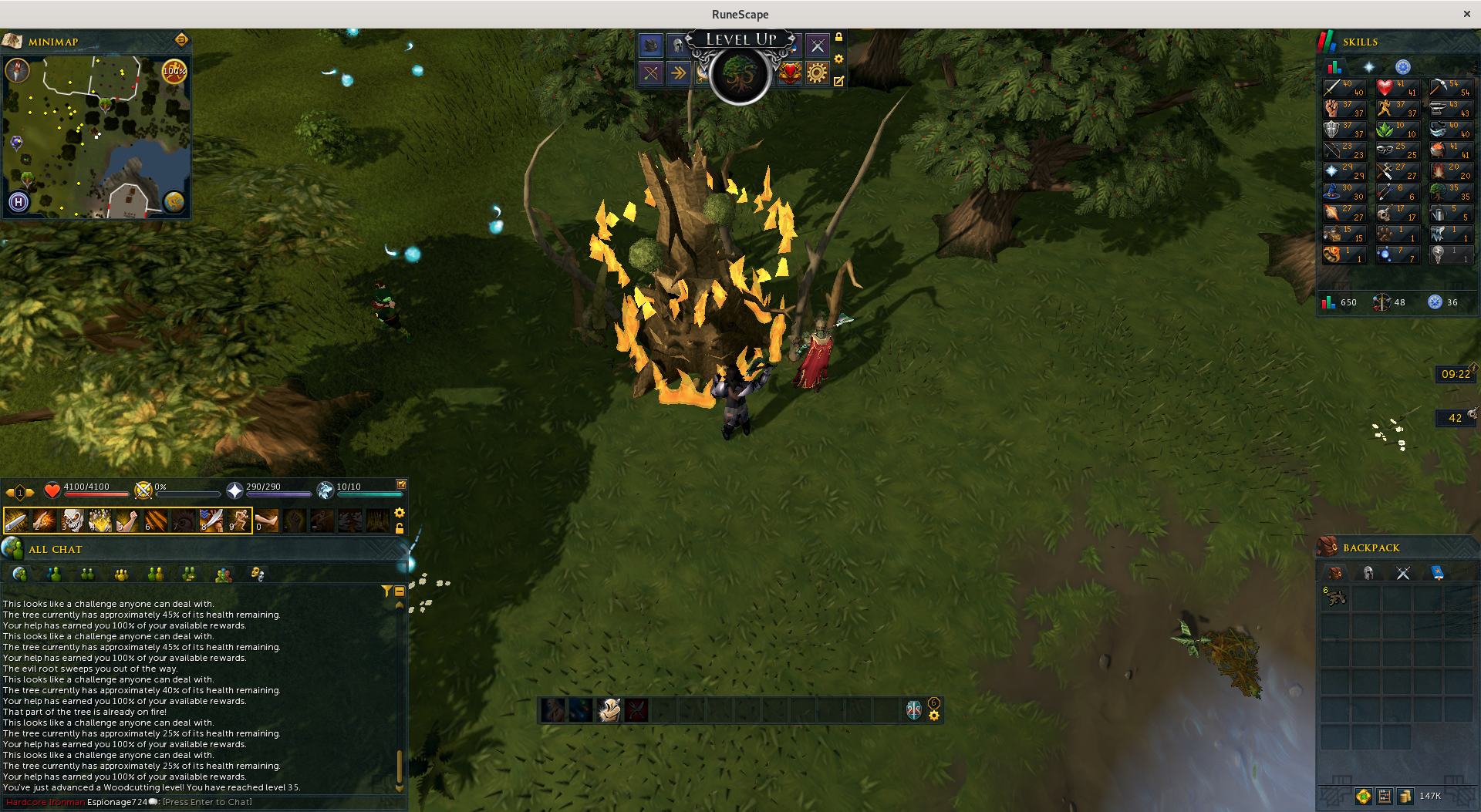The image size is (1481, 812).
Task: Open action bar settings gear
Action: [x=400, y=513]
